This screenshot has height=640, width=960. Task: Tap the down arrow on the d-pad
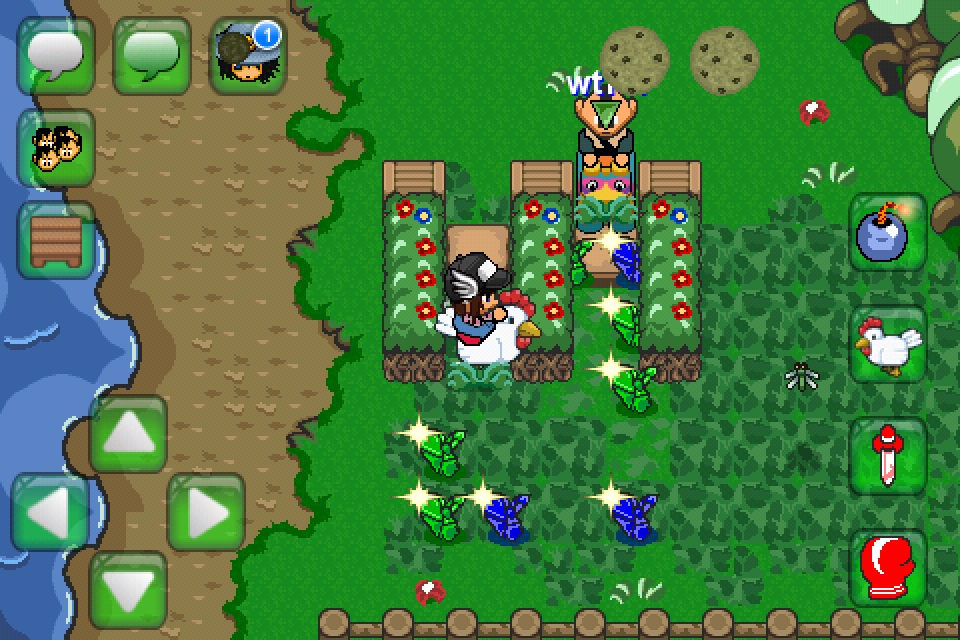(x=127, y=589)
